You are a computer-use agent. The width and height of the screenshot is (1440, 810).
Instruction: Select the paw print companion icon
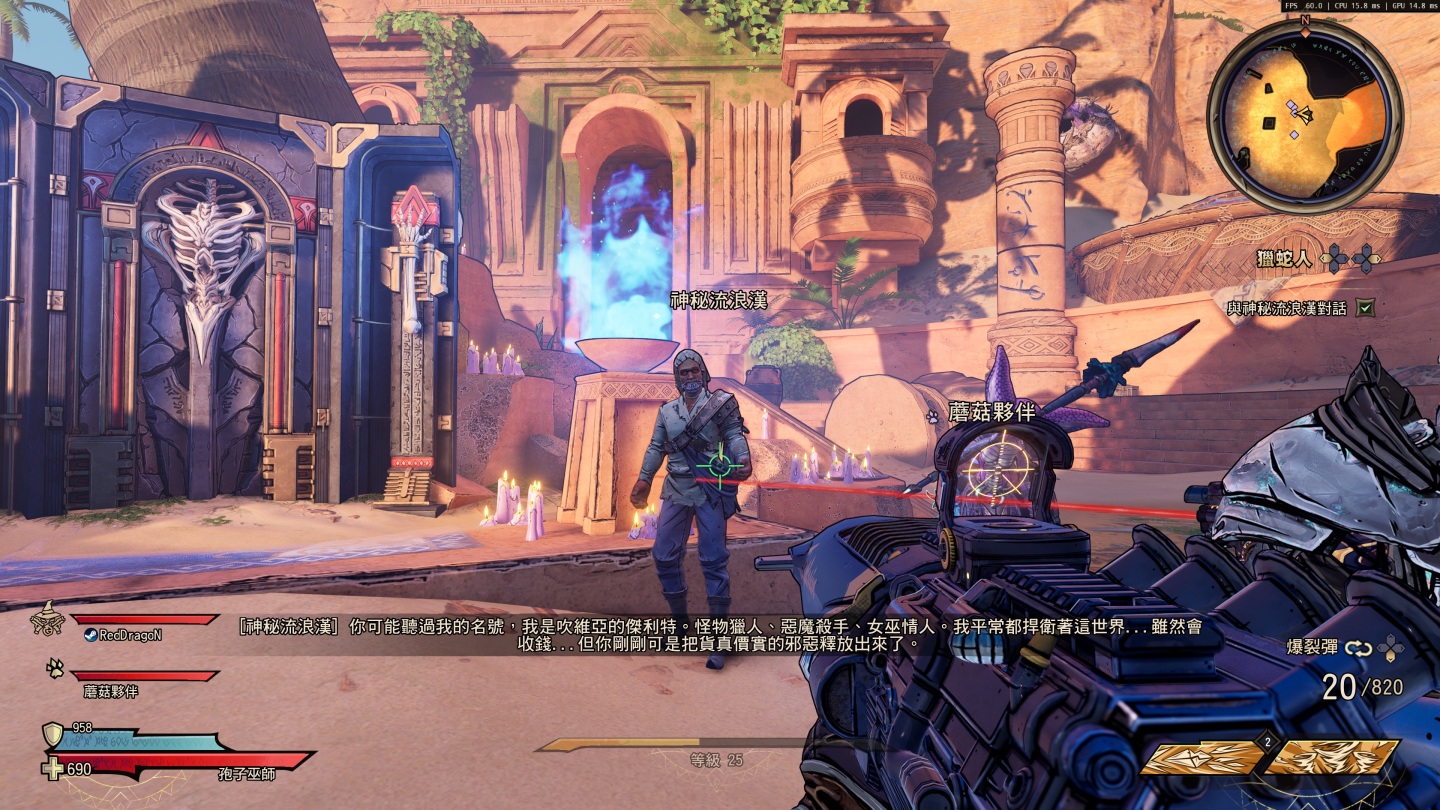[55, 668]
